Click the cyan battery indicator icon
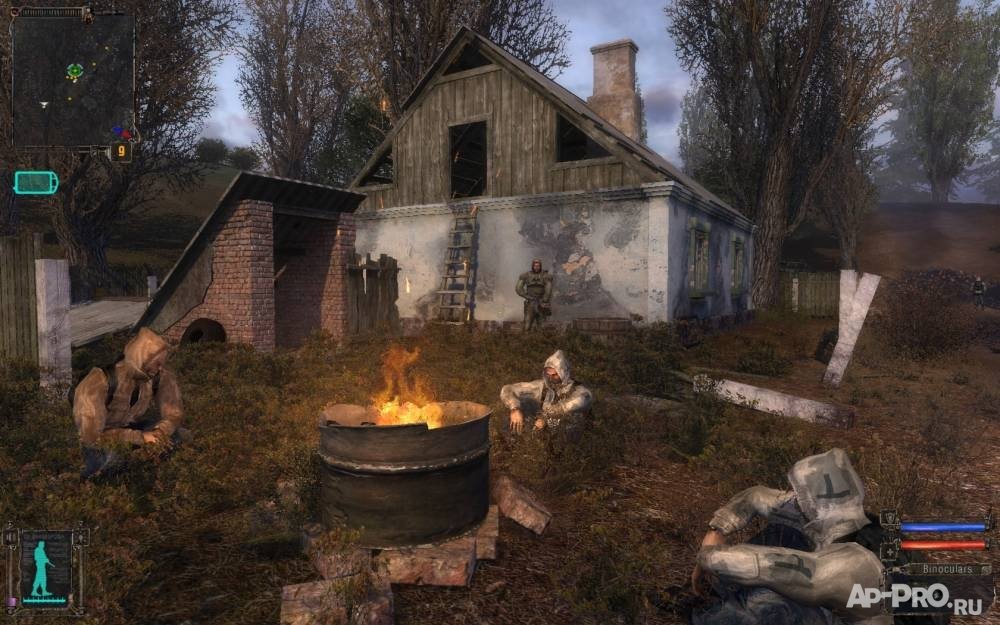 [x=36, y=182]
